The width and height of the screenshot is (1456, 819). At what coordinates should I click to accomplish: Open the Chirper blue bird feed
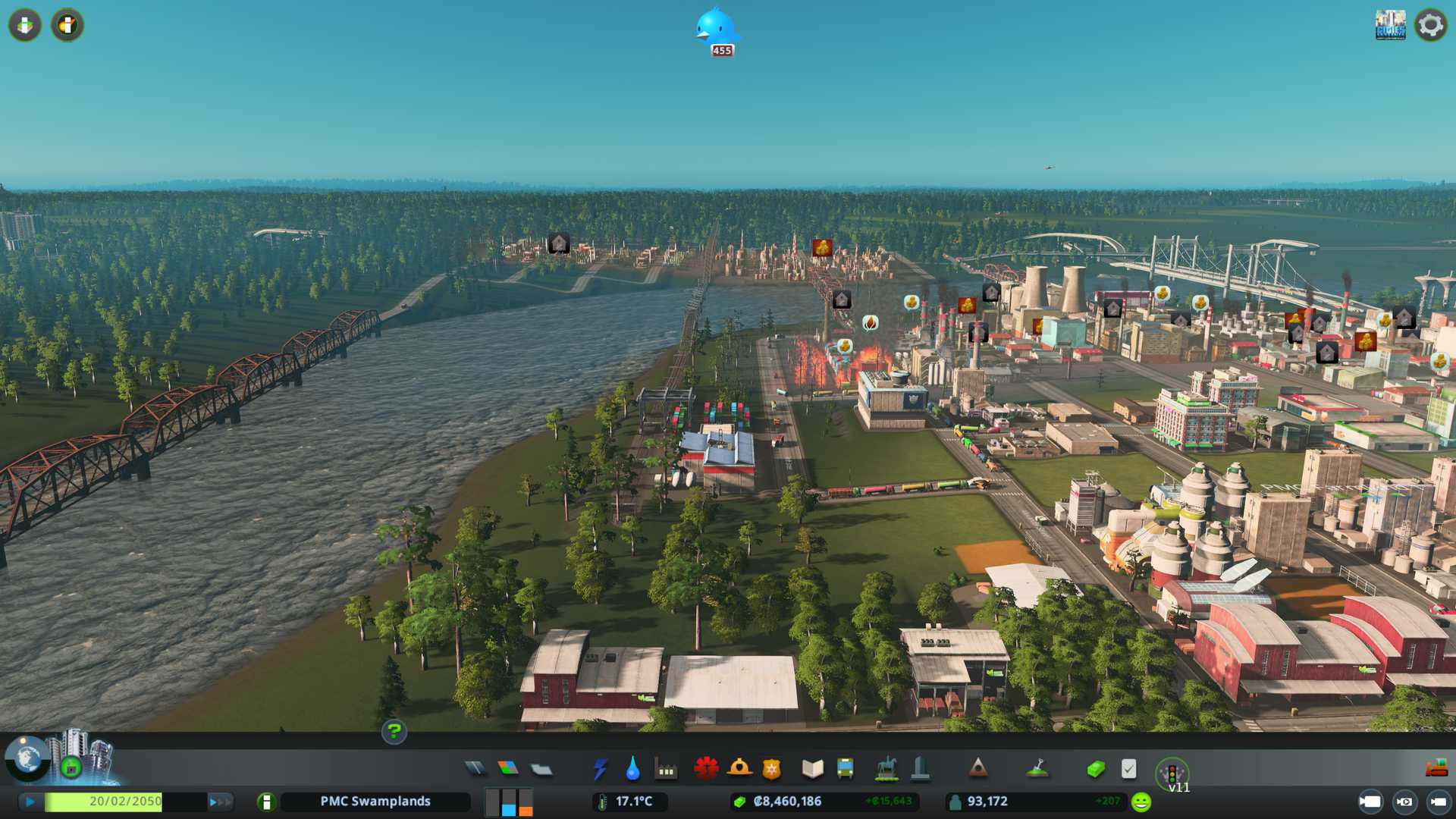[x=716, y=30]
